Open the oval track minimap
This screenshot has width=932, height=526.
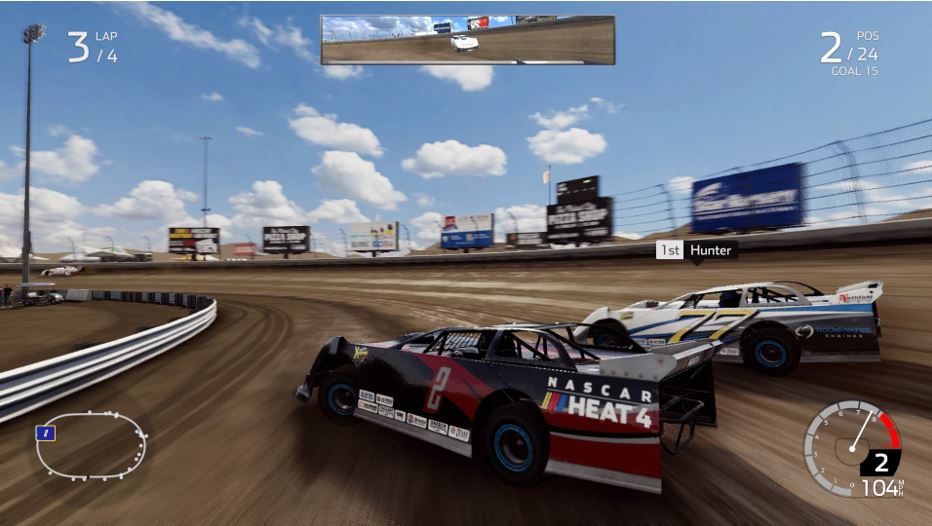91,445
